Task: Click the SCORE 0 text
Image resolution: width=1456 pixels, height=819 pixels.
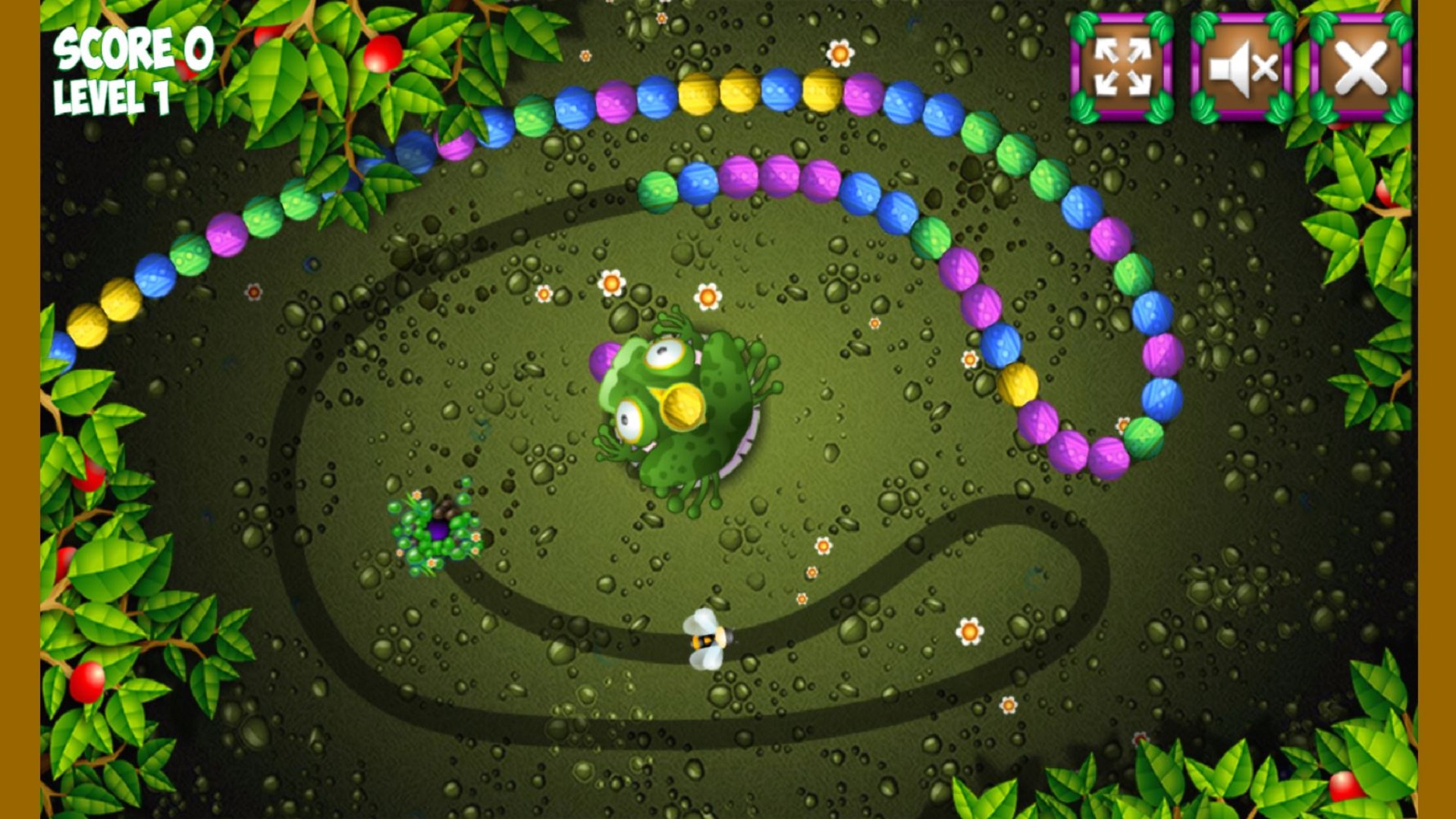Action: 133,47
